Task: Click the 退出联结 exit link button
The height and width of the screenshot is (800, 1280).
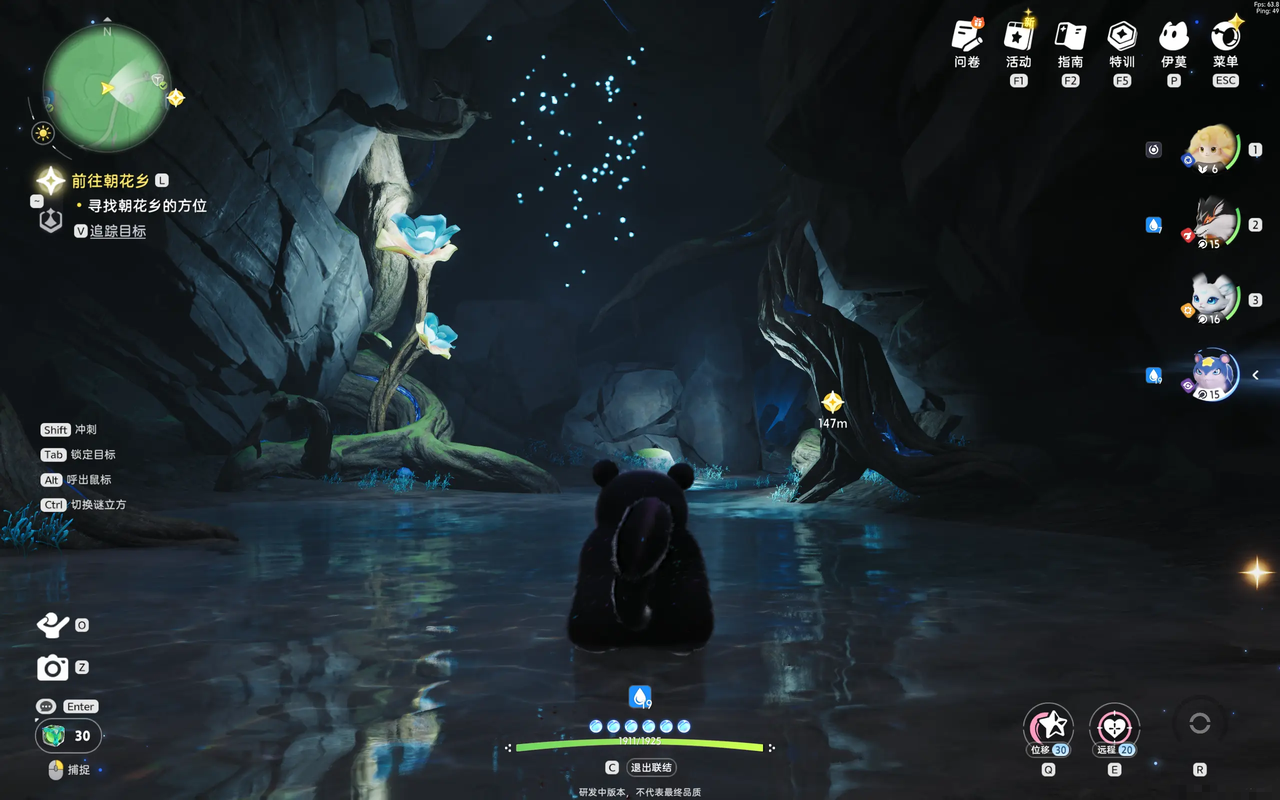Action: click(x=651, y=768)
